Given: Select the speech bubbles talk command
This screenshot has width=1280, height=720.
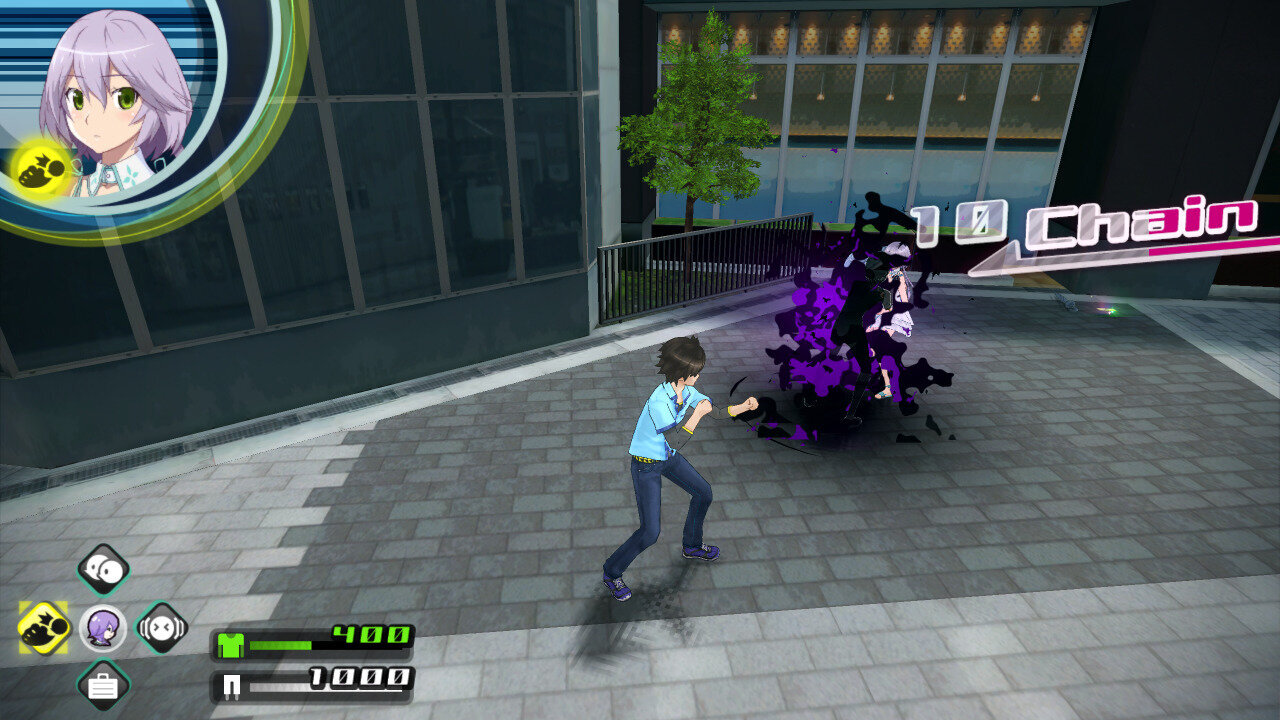Looking at the screenshot, I should (104, 570).
